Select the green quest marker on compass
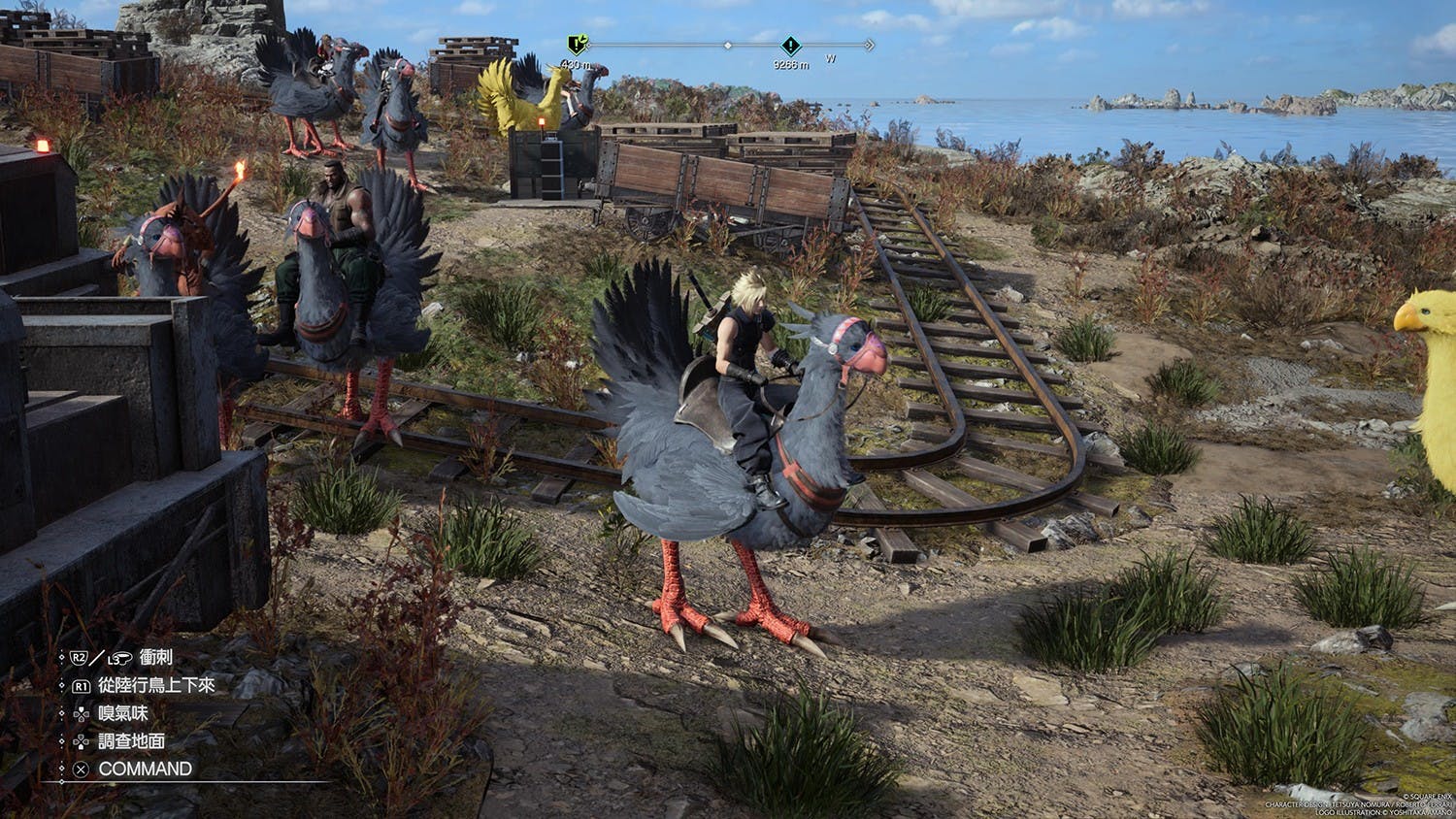This screenshot has width=1456, height=819. point(577,44)
